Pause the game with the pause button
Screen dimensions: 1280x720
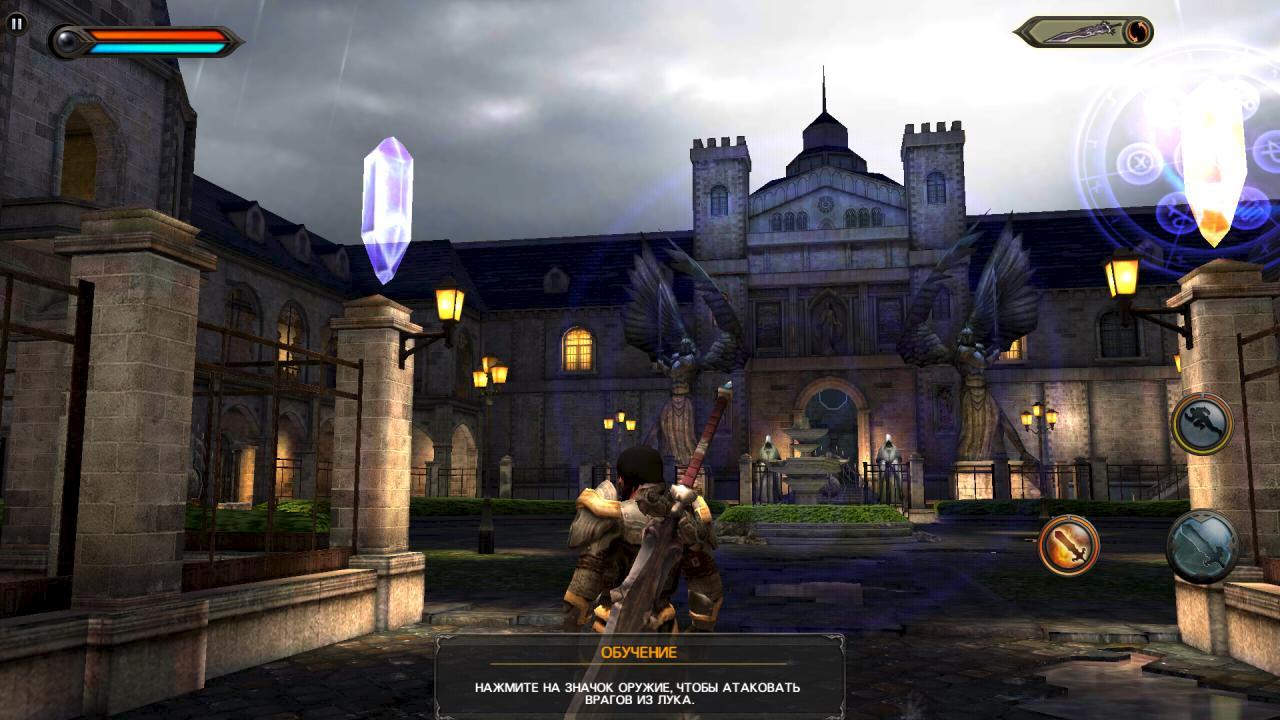click(x=16, y=24)
